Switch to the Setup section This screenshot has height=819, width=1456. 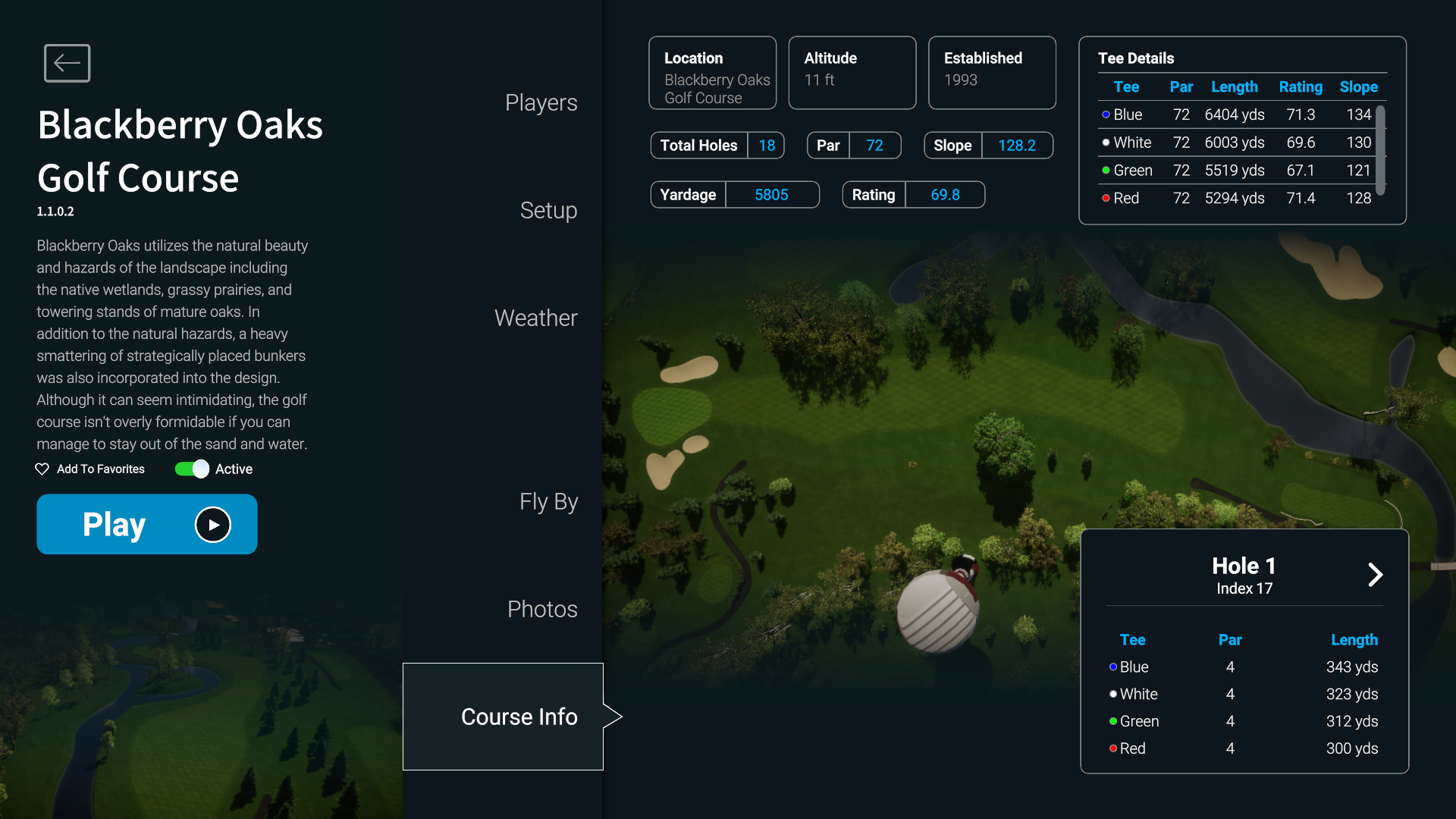coord(548,211)
